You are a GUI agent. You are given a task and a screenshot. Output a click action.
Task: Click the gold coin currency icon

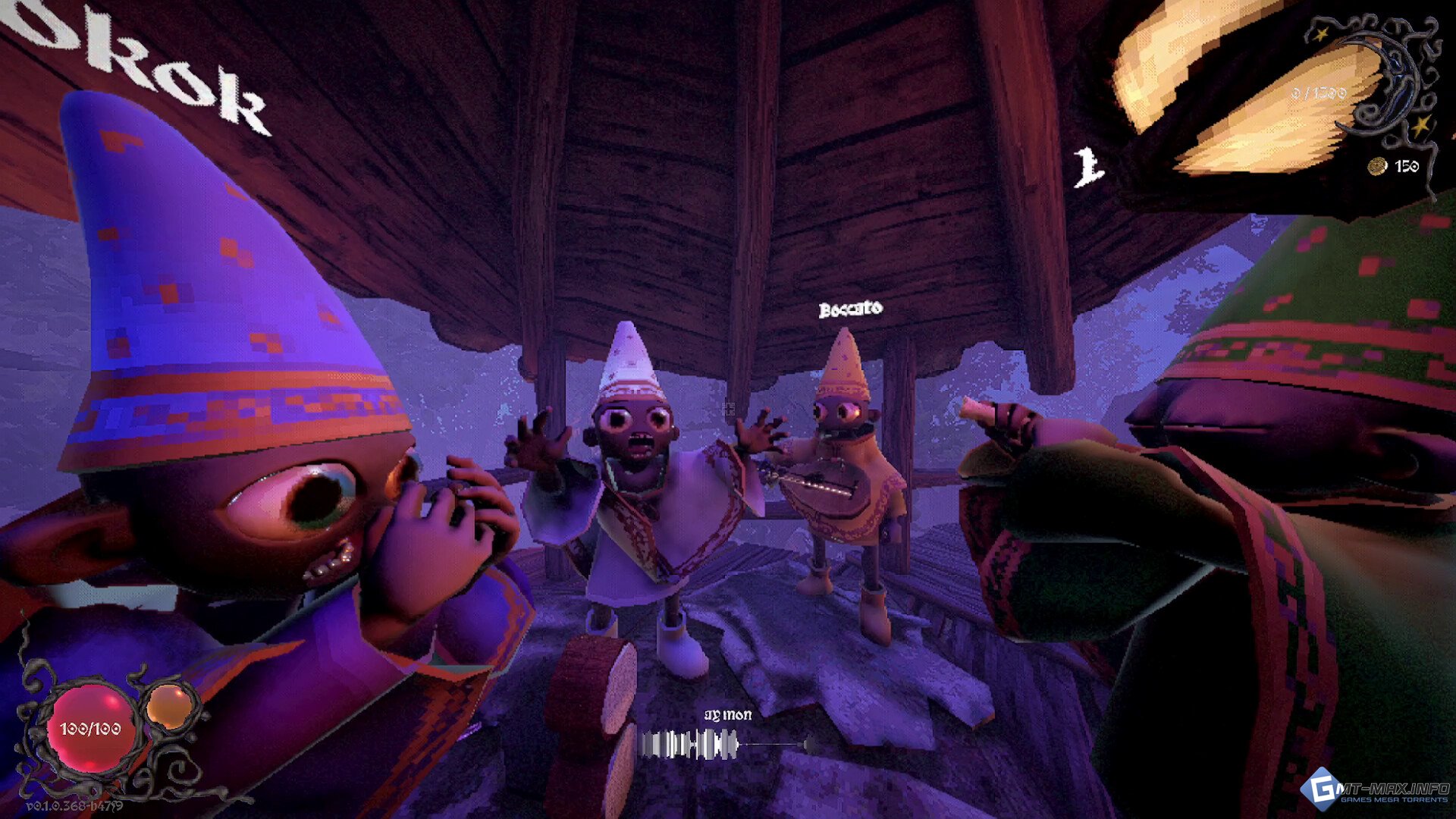point(1377,166)
